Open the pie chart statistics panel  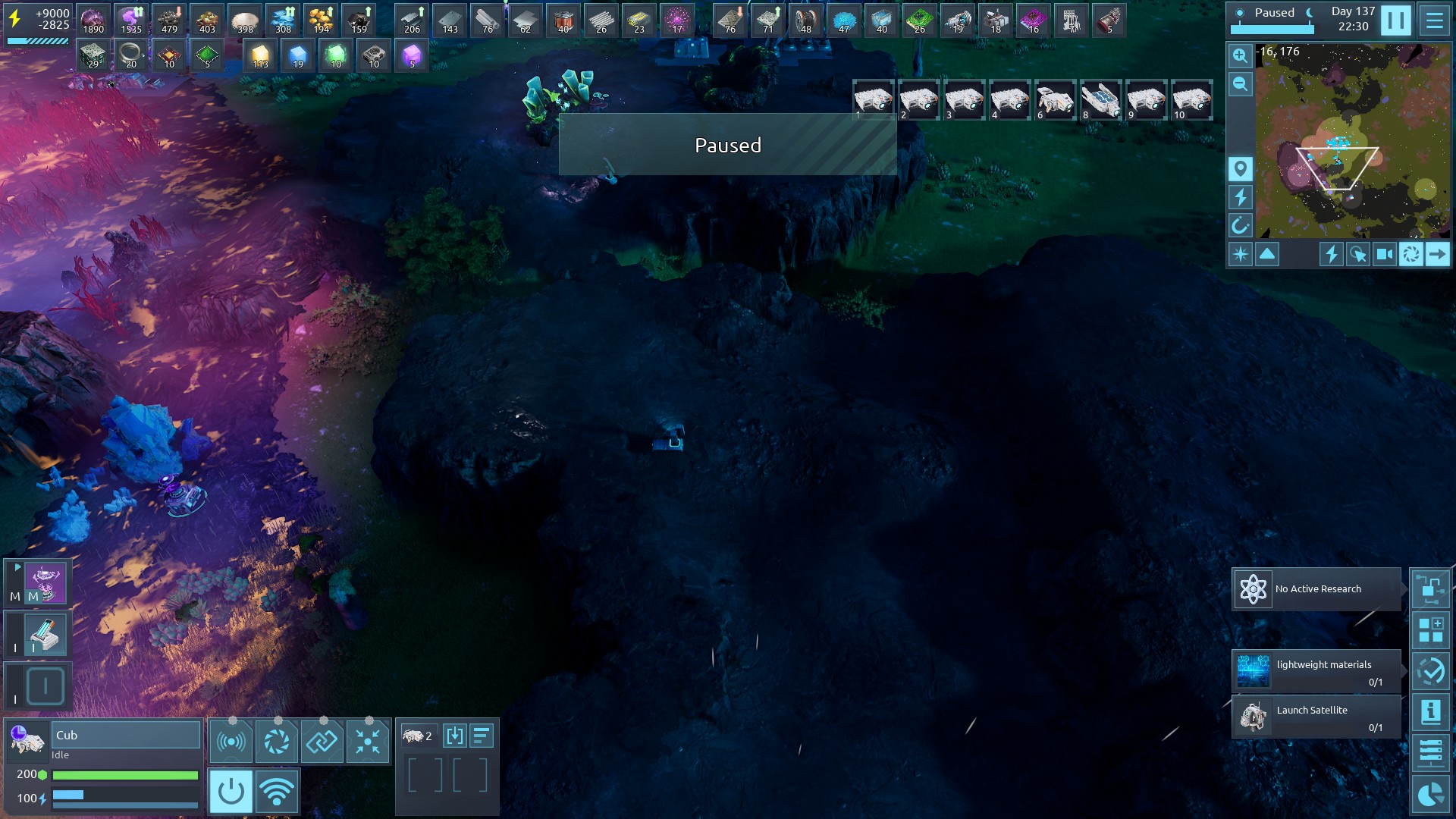pyautogui.click(x=1430, y=794)
